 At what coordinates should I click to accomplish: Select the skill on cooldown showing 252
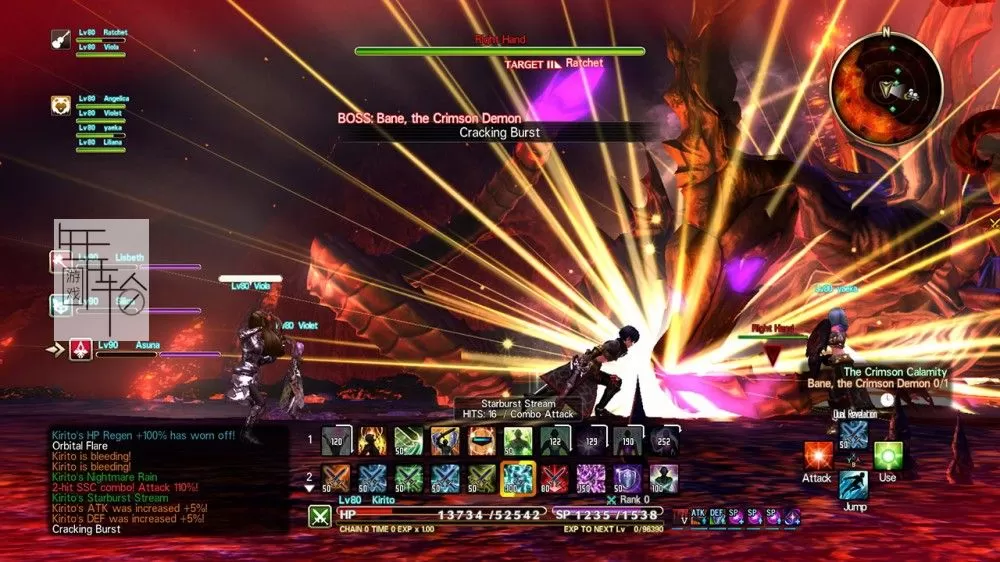665,440
